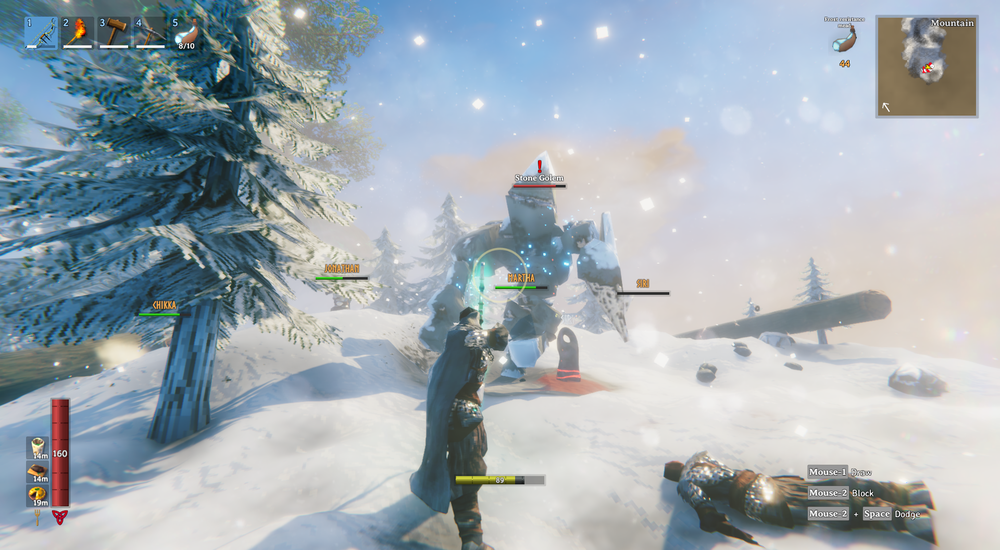The width and height of the screenshot is (1000, 550).
Task: Select the bow in hotbar slot 1
Action: pyautogui.click(x=40, y=31)
